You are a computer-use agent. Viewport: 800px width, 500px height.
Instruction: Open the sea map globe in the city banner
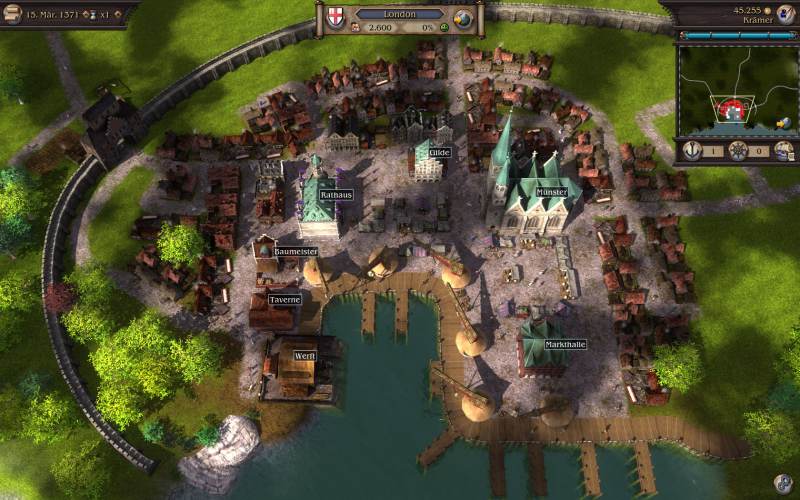[464, 18]
